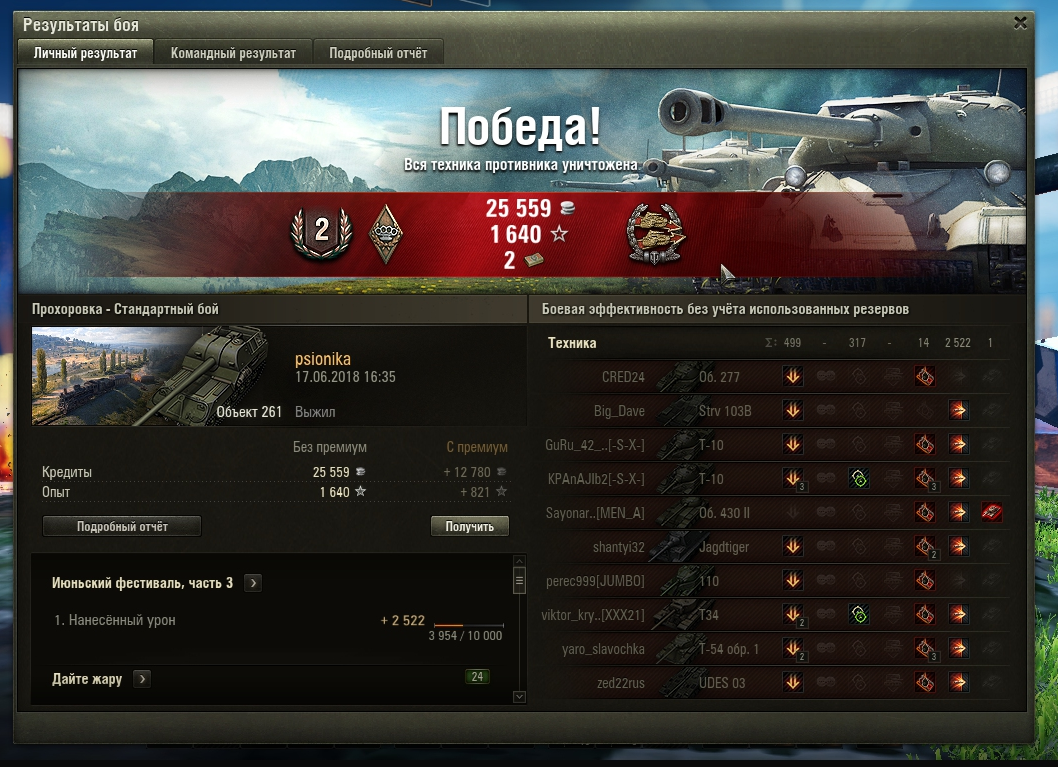Switch to the Командный результат tab
The height and width of the screenshot is (767, 1058).
233,53
